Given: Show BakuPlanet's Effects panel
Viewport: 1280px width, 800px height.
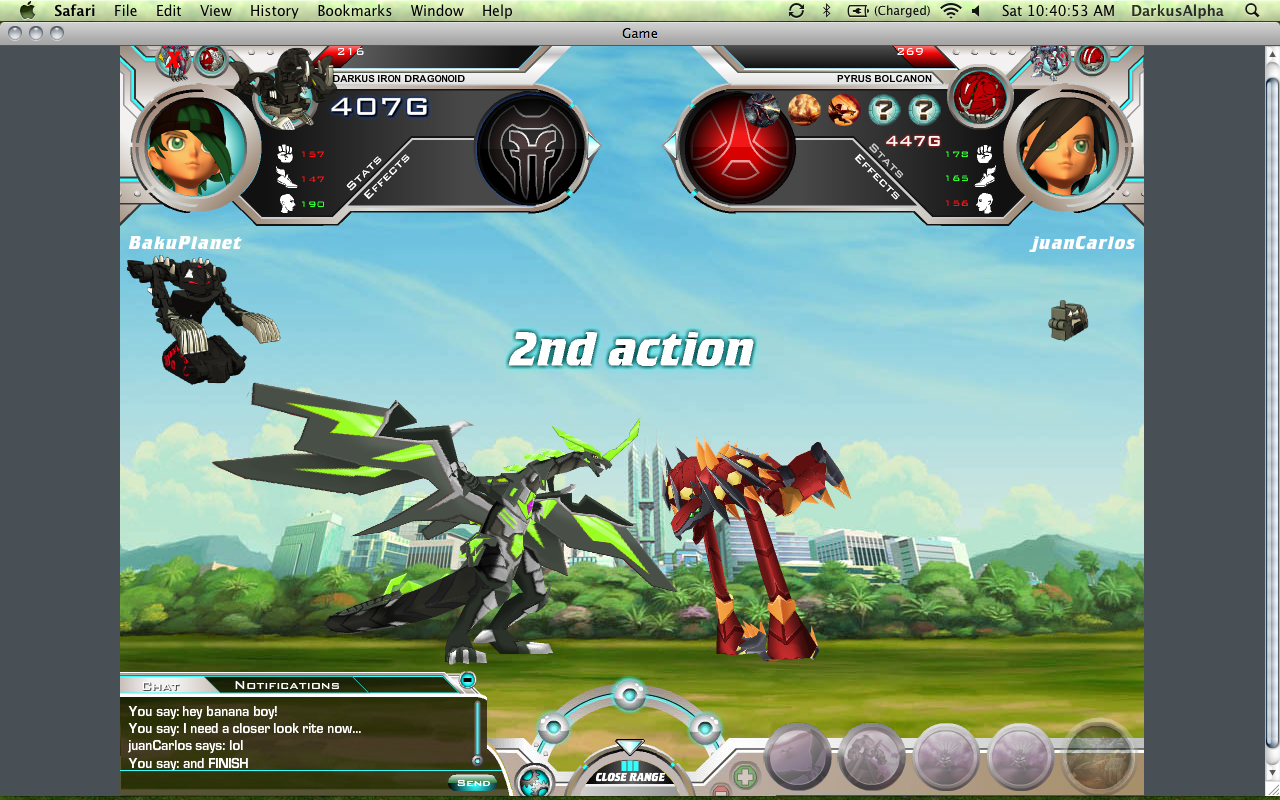Looking at the screenshot, I should pos(386,177).
